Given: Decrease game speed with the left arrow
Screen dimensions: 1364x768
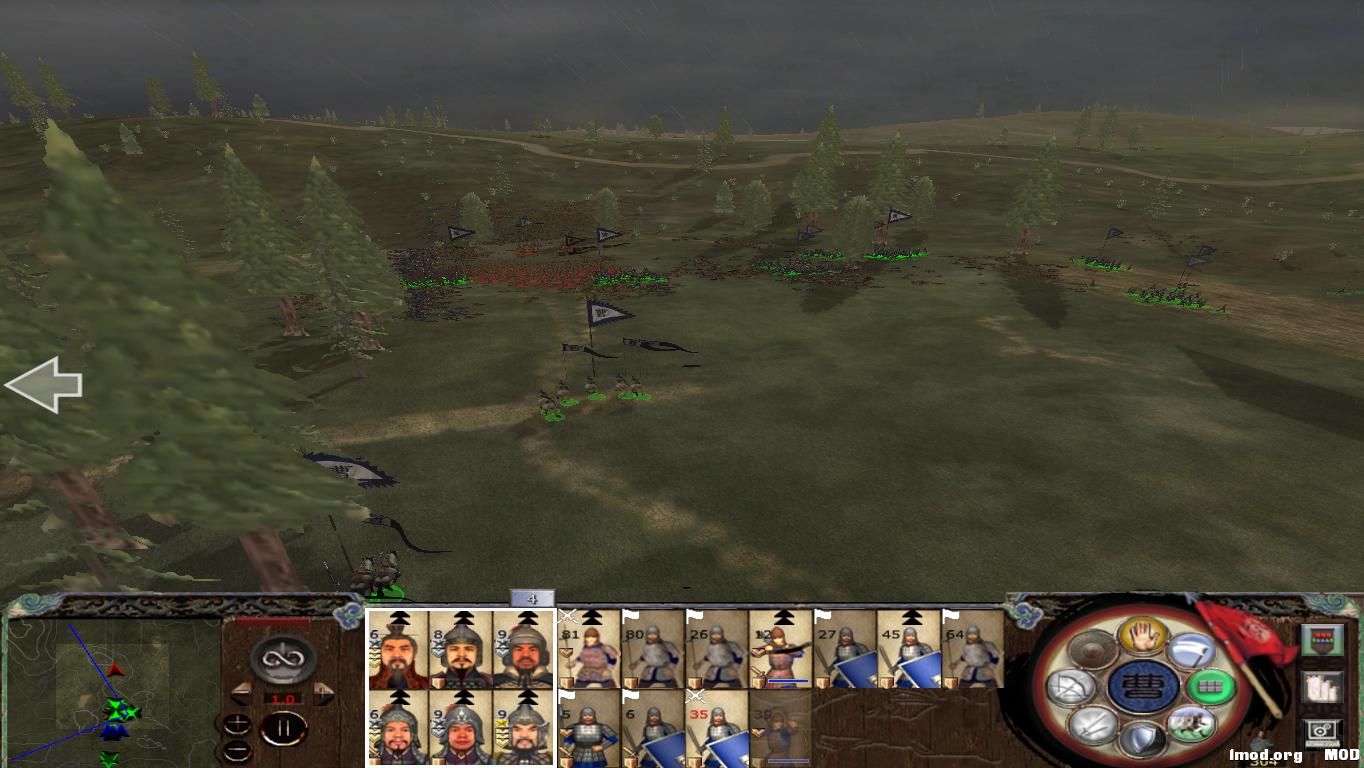Looking at the screenshot, I should tap(241, 693).
